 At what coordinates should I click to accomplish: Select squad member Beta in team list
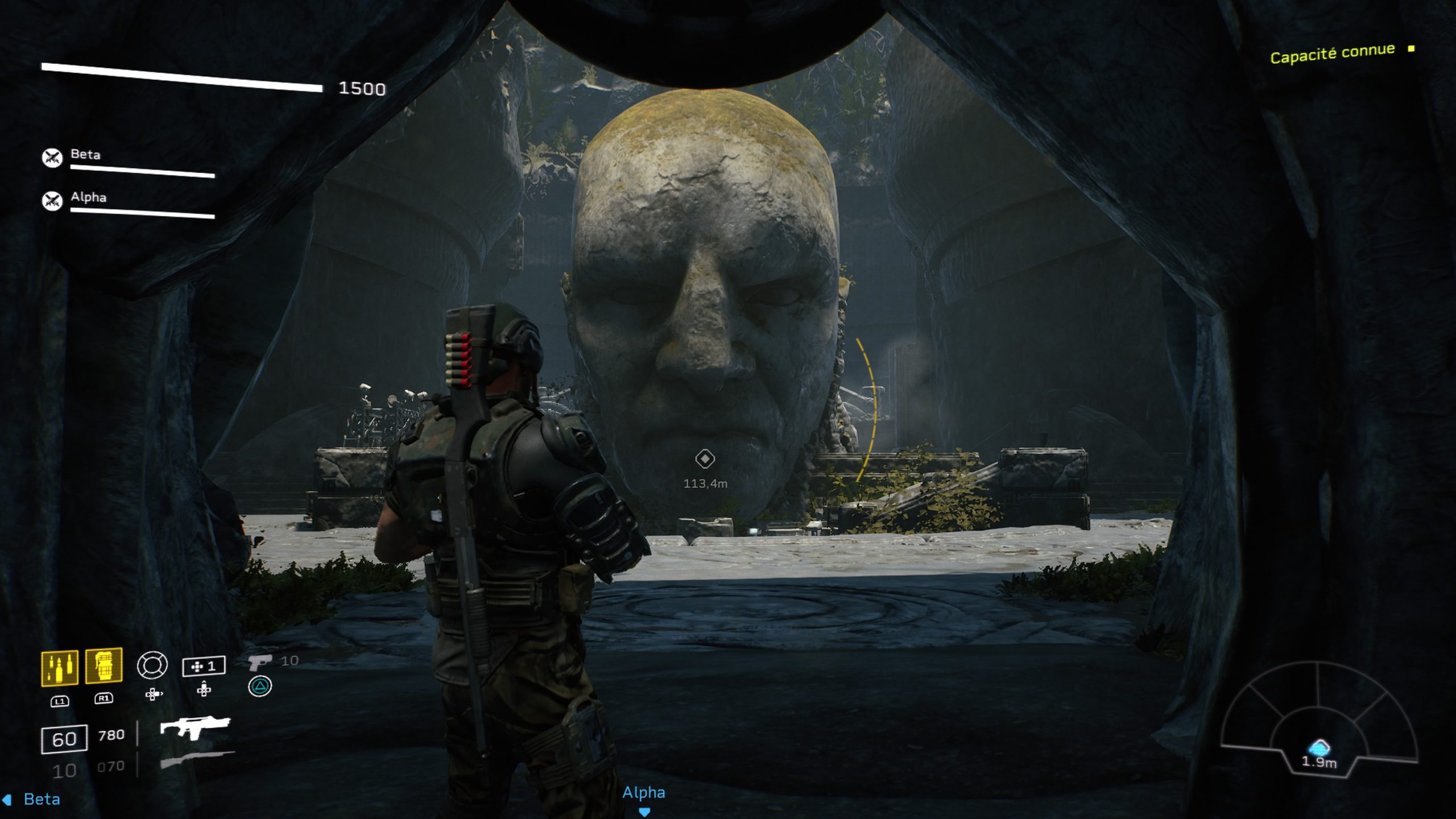click(x=85, y=155)
